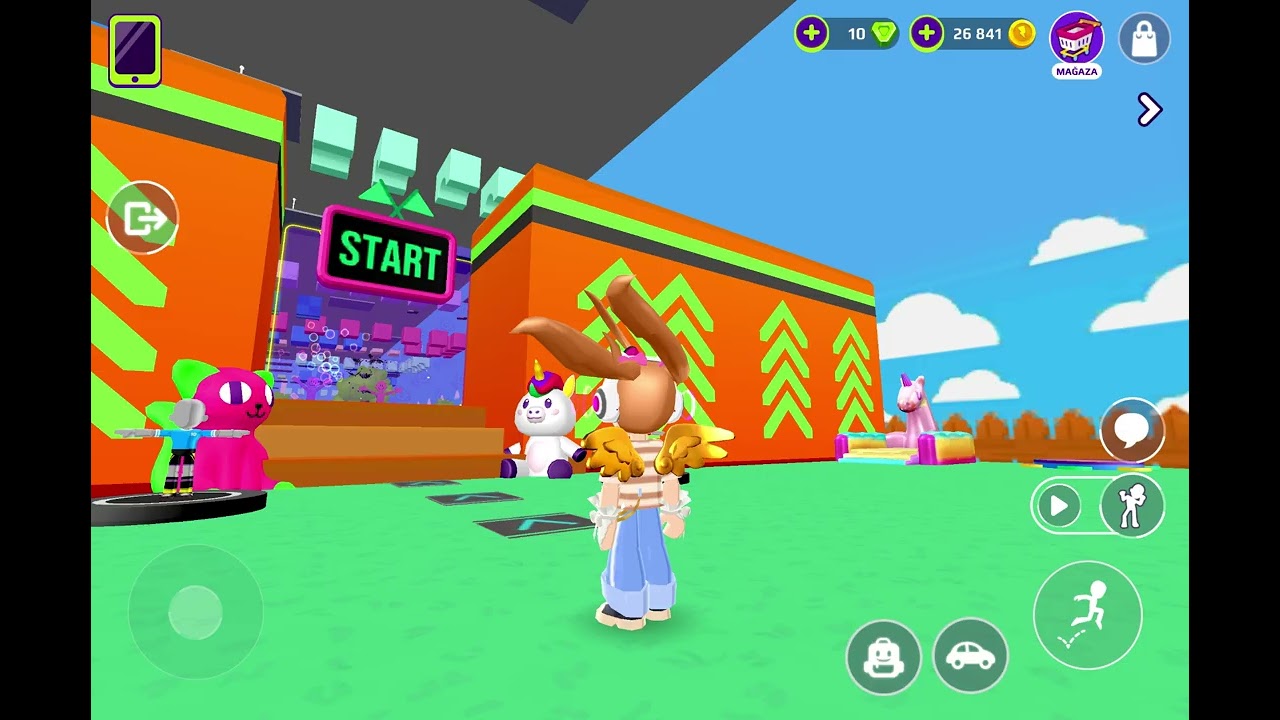Screen dimensions: 1280x720
Task: Open the Mağaza shop
Action: click(1076, 40)
